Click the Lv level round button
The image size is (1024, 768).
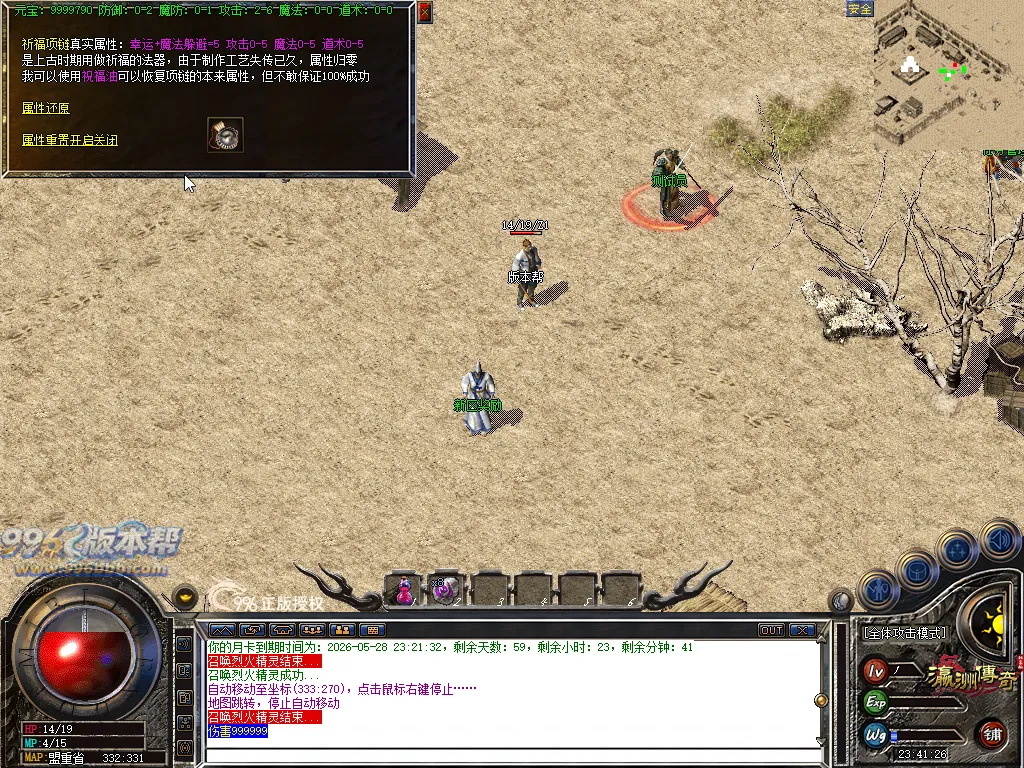coord(876,670)
